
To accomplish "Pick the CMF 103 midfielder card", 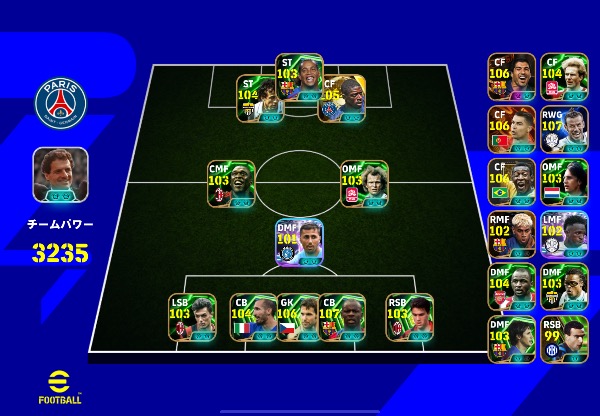I will [231, 184].
